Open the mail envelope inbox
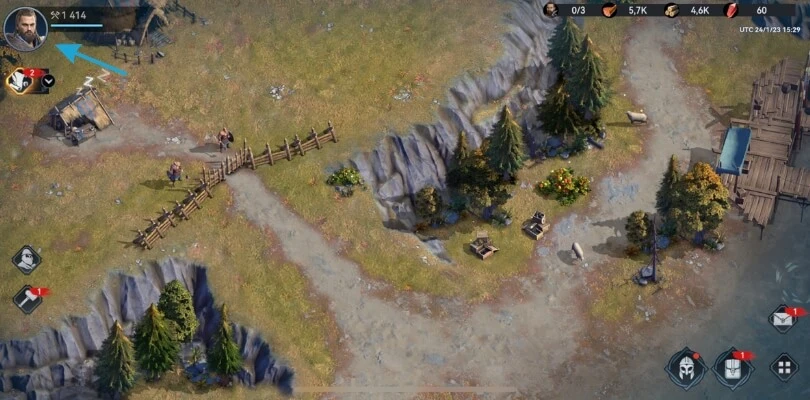This screenshot has width=810, height=400. click(x=783, y=319)
